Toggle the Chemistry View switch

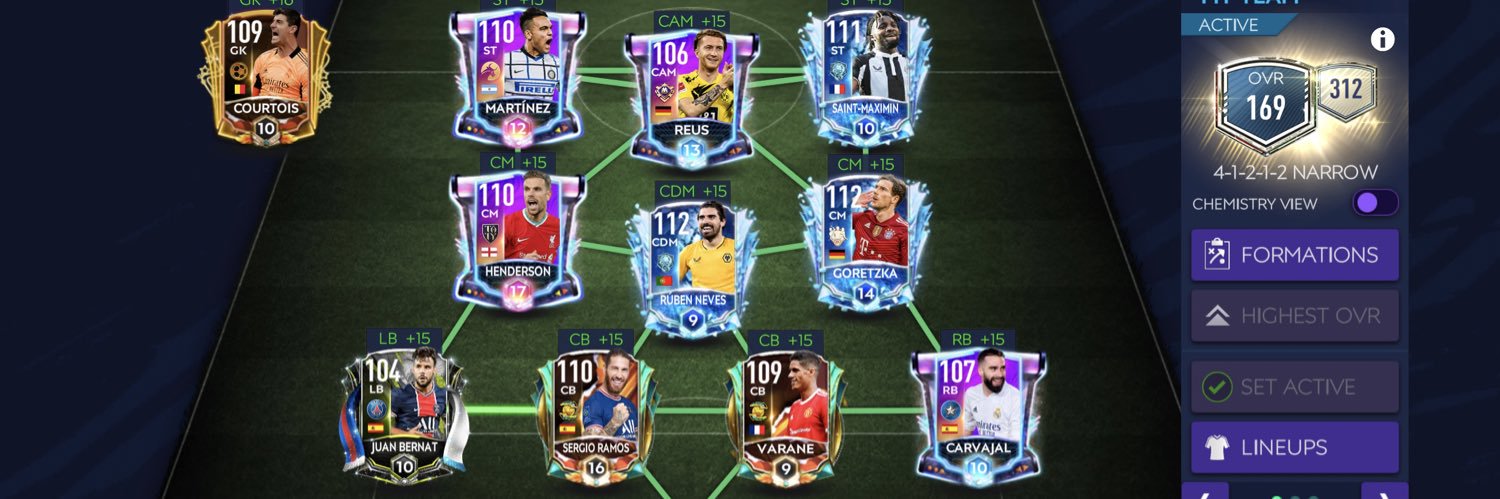point(1374,203)
